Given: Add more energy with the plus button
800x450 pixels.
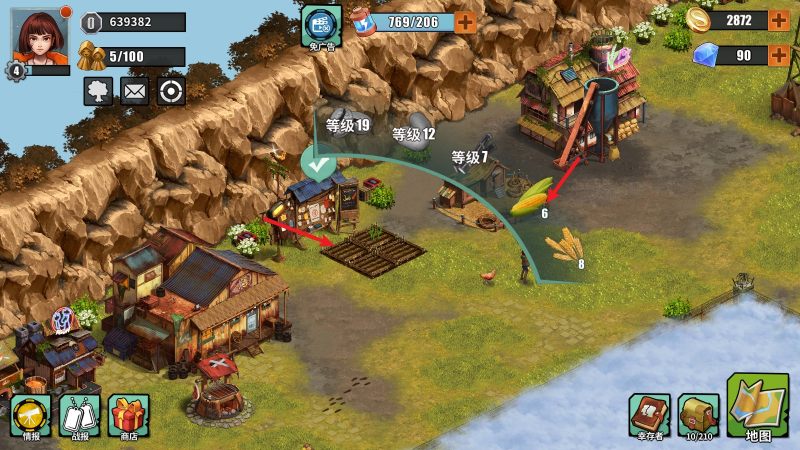Looking at the screenshot, I should [x=466, y=21].
